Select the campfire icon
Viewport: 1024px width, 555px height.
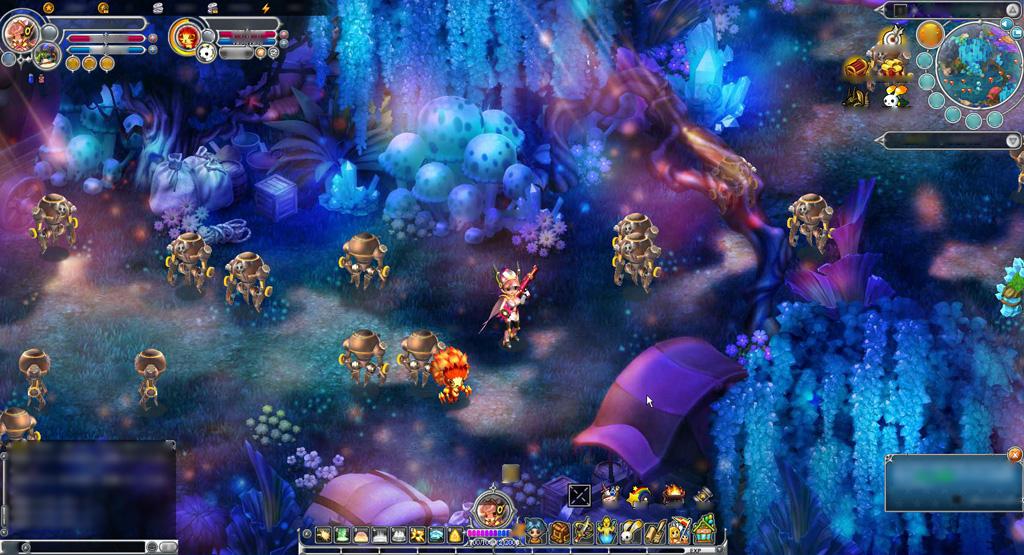[673, 494]
